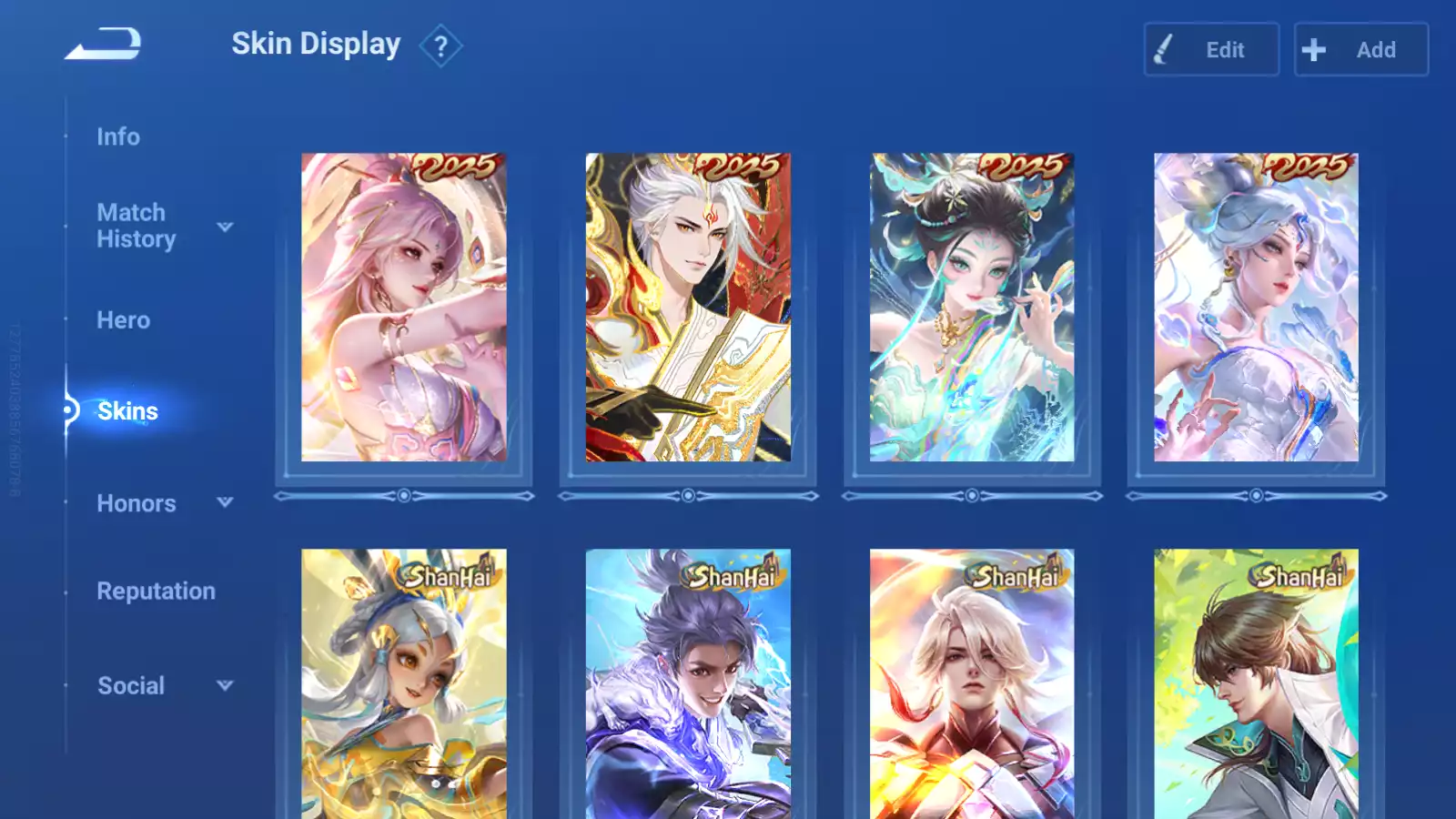Switch to the Hero tab

click(123, 320)
